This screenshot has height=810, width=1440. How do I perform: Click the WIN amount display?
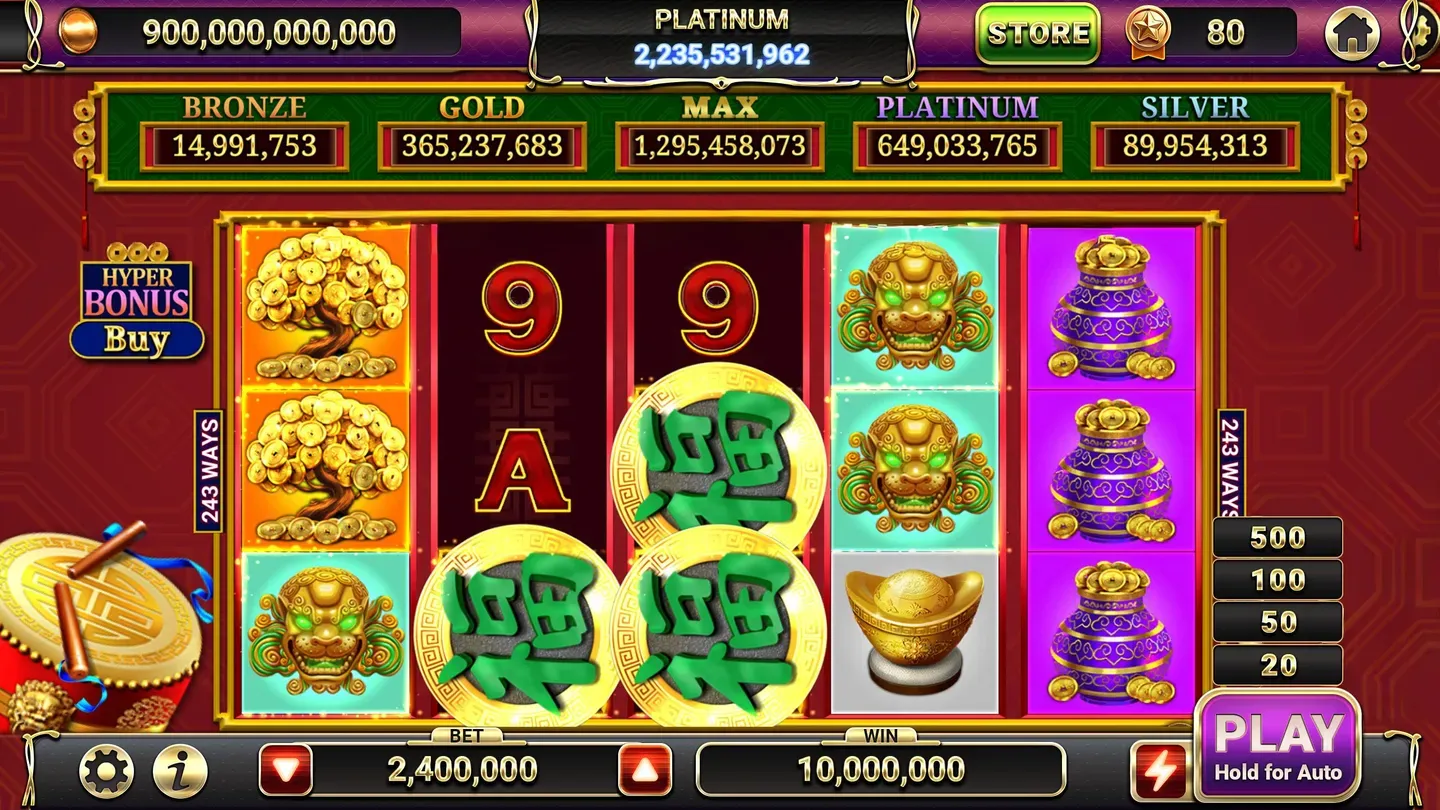[880, 770]
